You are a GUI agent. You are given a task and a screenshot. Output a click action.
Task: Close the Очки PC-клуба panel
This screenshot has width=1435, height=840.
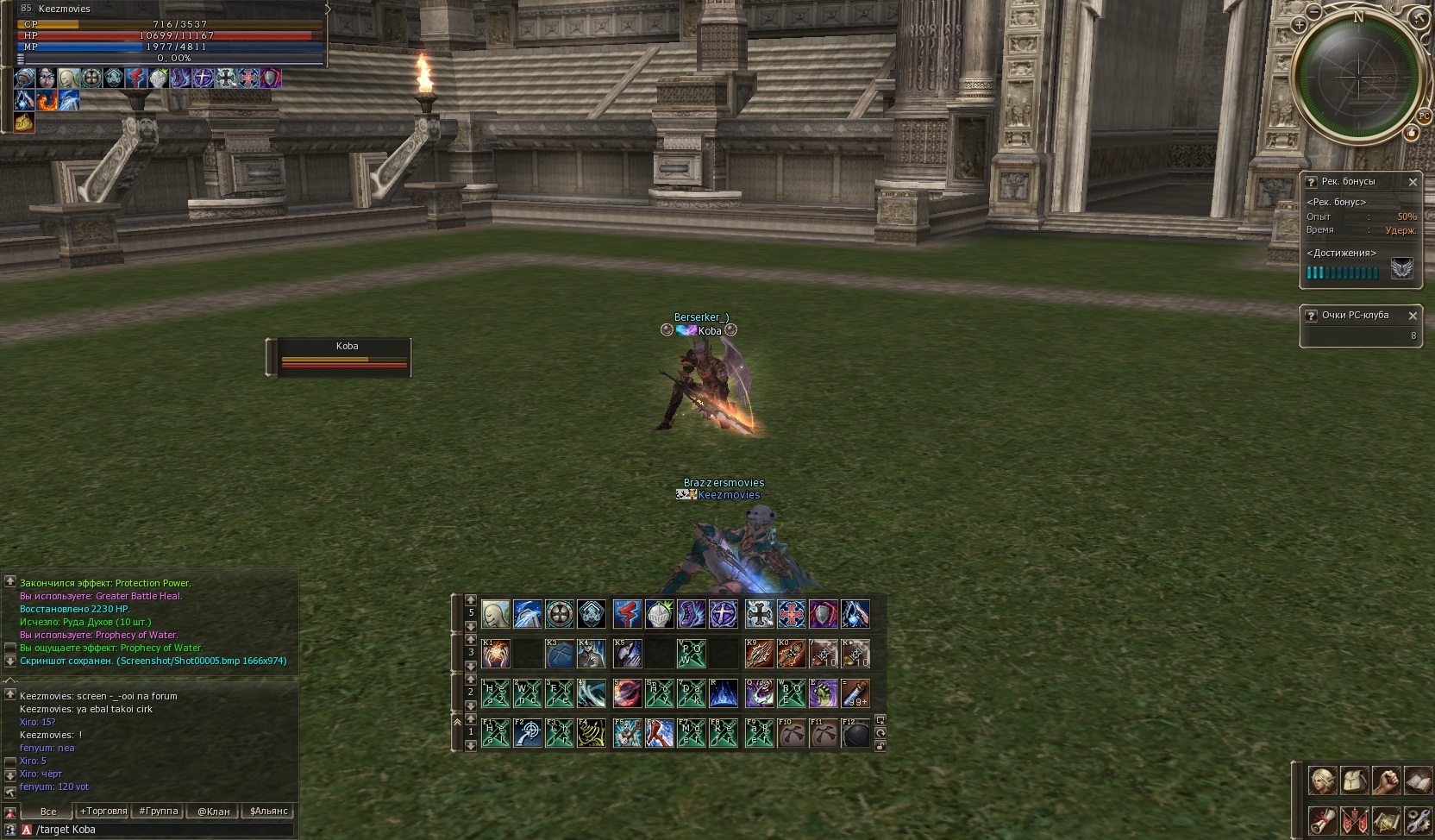tap(1413, 316)
